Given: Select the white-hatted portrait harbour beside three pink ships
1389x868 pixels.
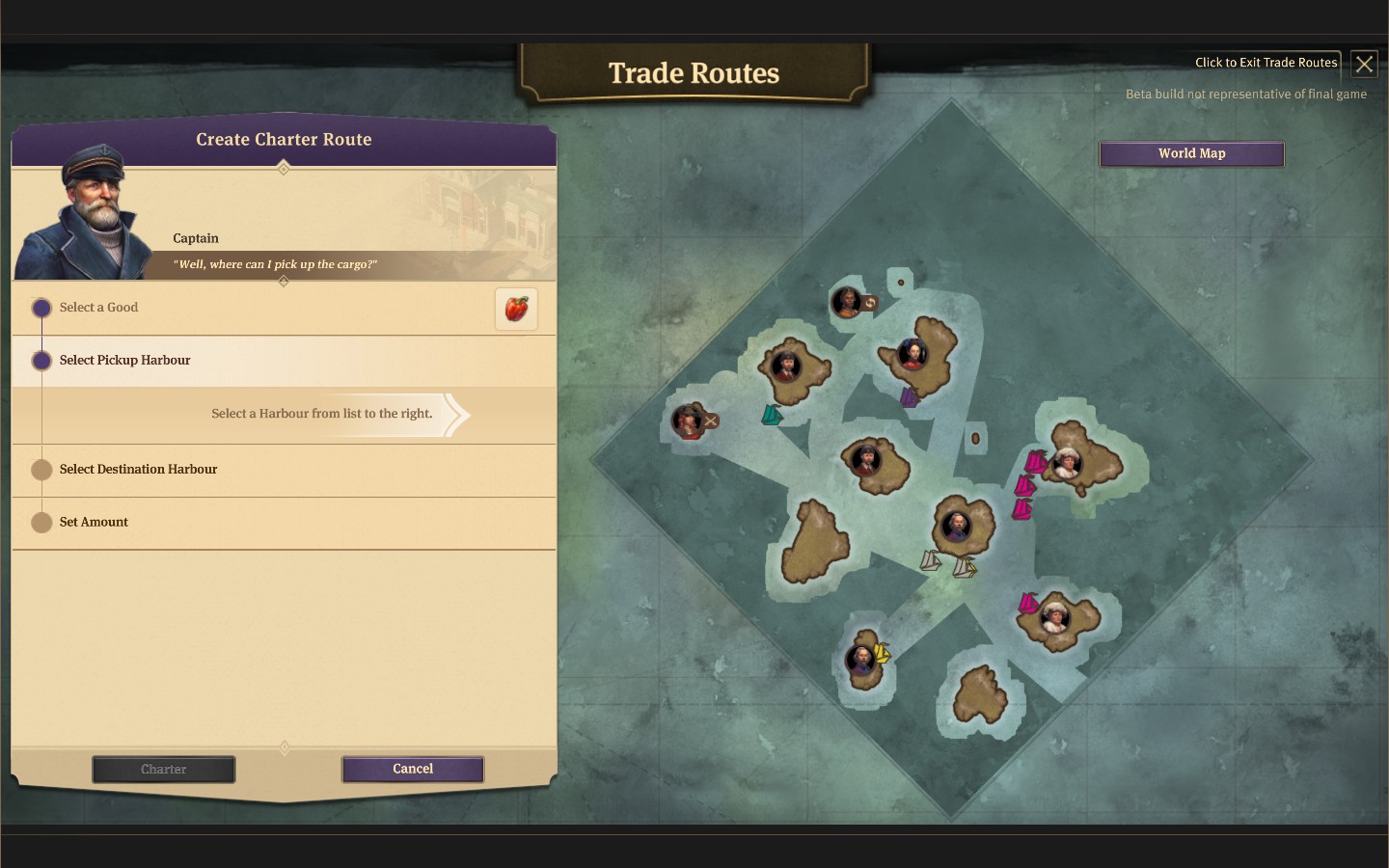Looking at the screenshot, I should tap(1066, 464).
